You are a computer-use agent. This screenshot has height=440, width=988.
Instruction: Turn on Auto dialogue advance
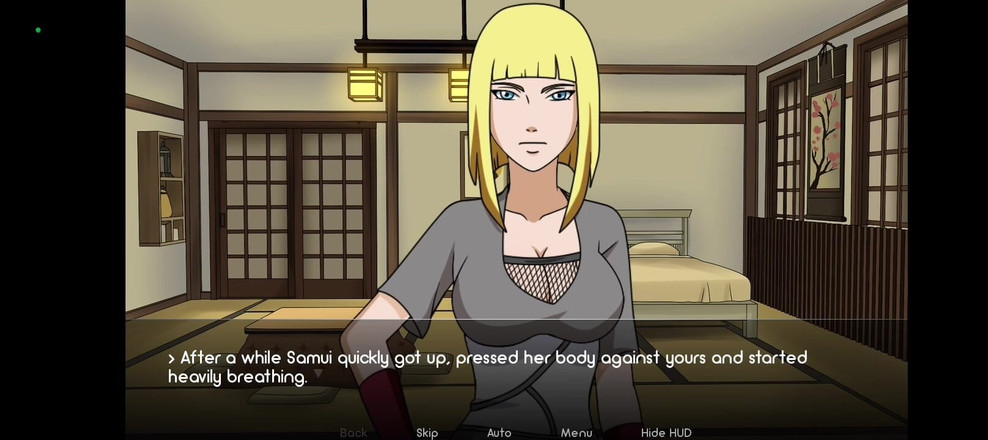(x=499, y=433)
